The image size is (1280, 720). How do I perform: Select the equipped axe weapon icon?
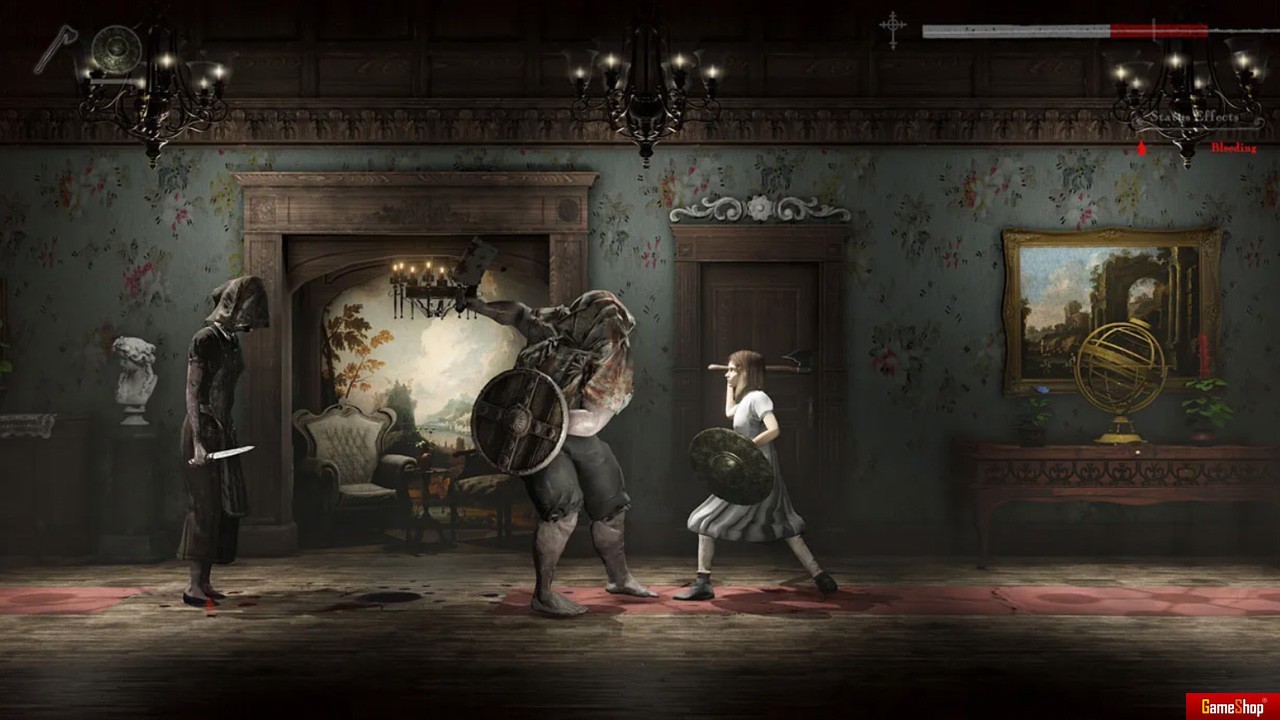tap(55, 48)
